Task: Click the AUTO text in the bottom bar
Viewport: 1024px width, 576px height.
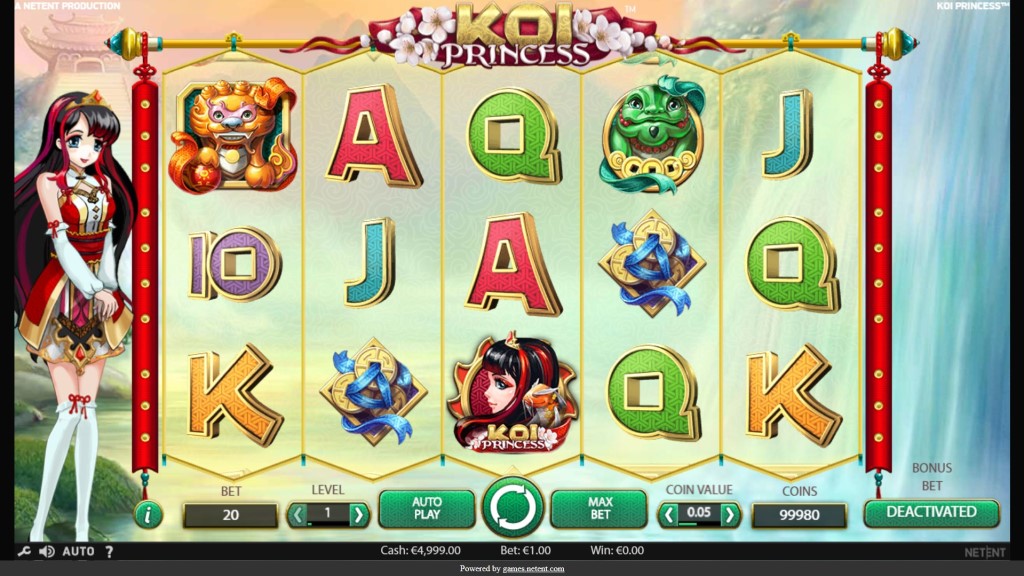Action: (78, 551)
